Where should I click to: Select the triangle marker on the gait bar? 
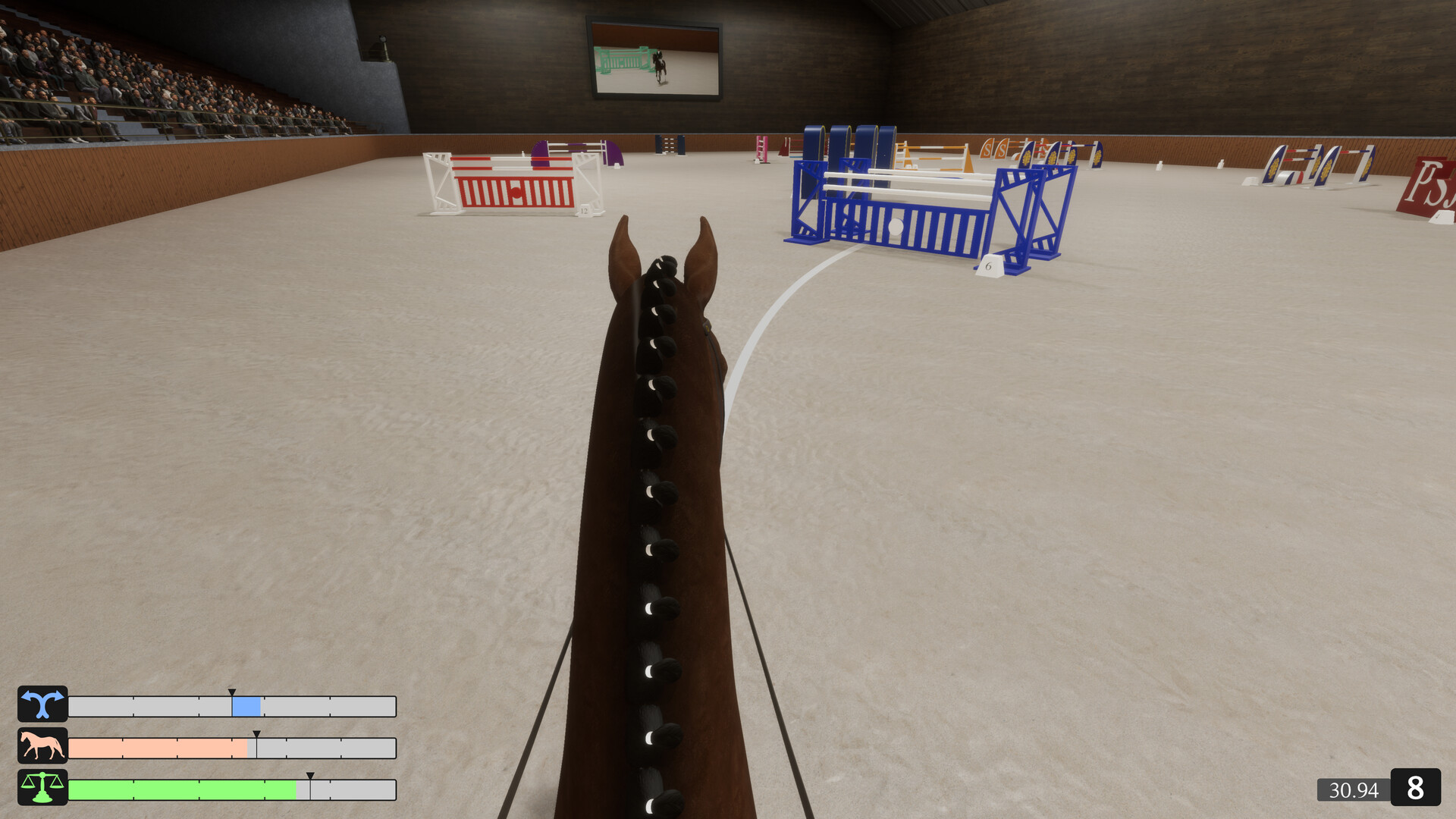(258, 735)
